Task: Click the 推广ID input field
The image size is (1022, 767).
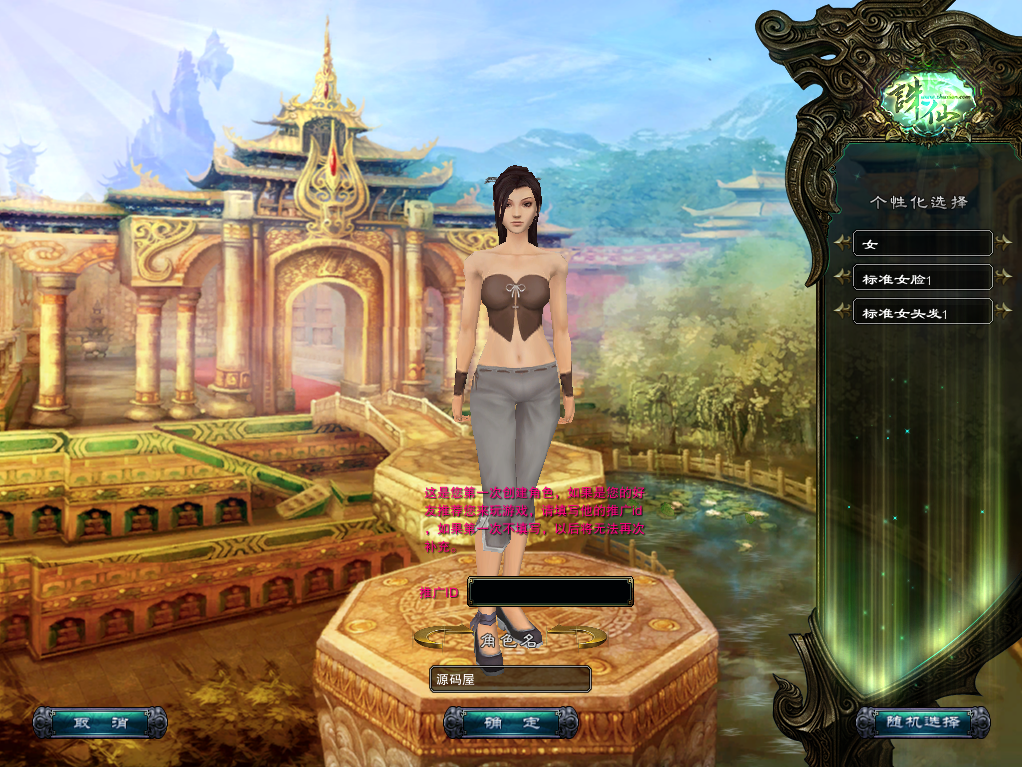Action: tap(550, 592)
